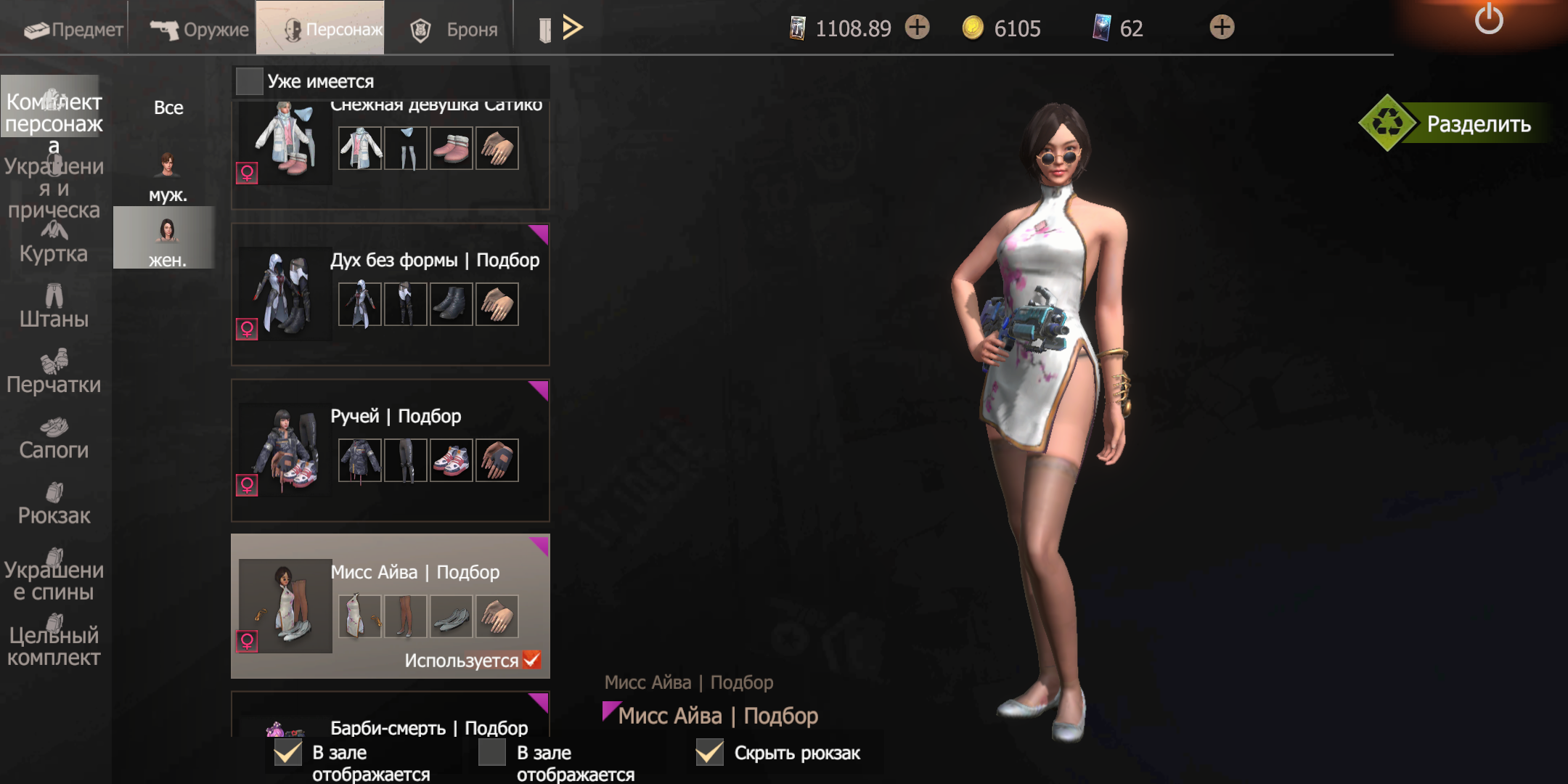Go to the Перчатки category
Viewport: 1568px width, 784px height.
pyautogui.click(x=54, y=372)
